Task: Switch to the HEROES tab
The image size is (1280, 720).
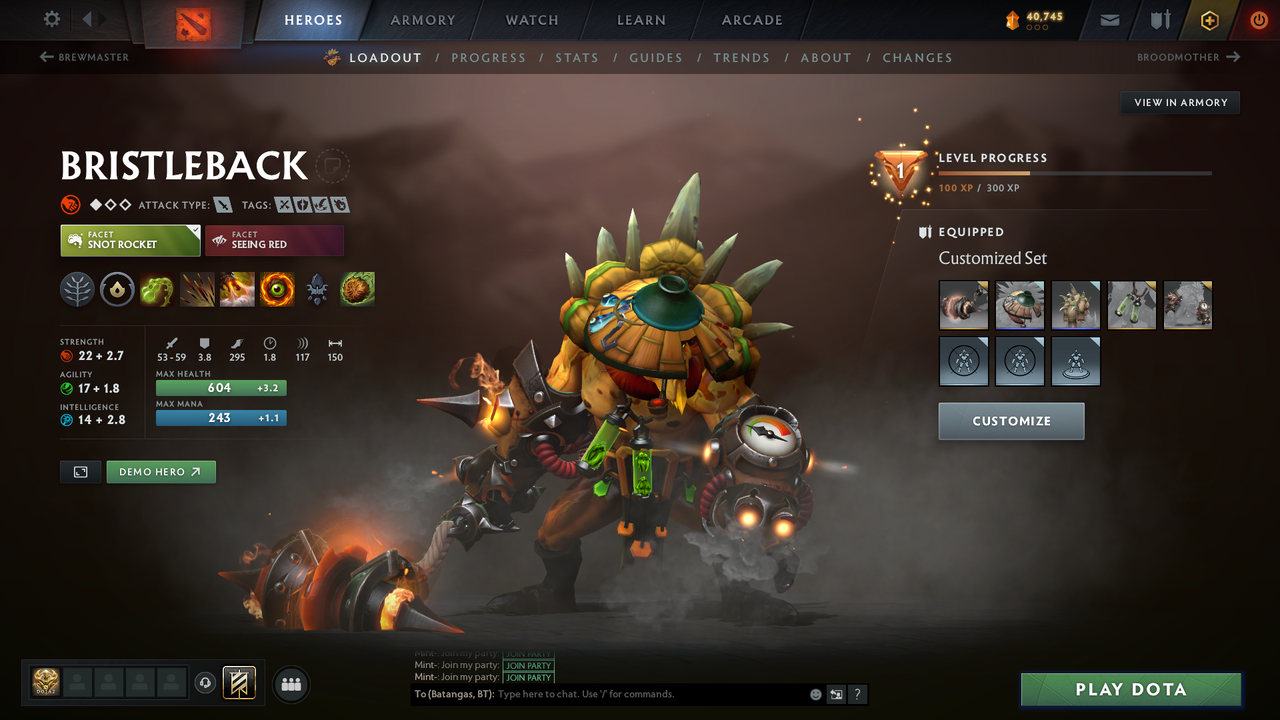Action: (313, 19)
